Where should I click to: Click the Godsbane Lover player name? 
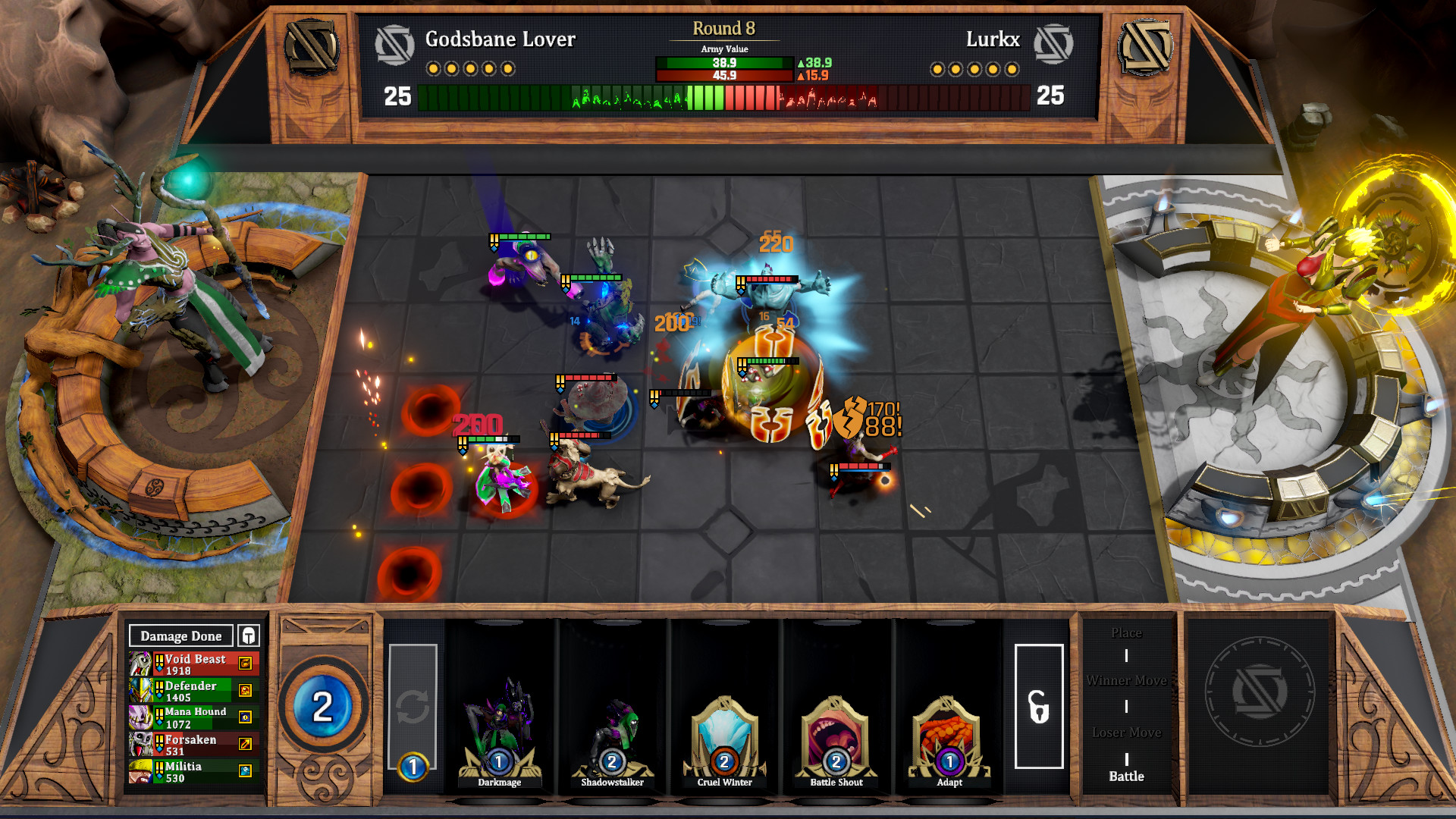click(500, 39)
